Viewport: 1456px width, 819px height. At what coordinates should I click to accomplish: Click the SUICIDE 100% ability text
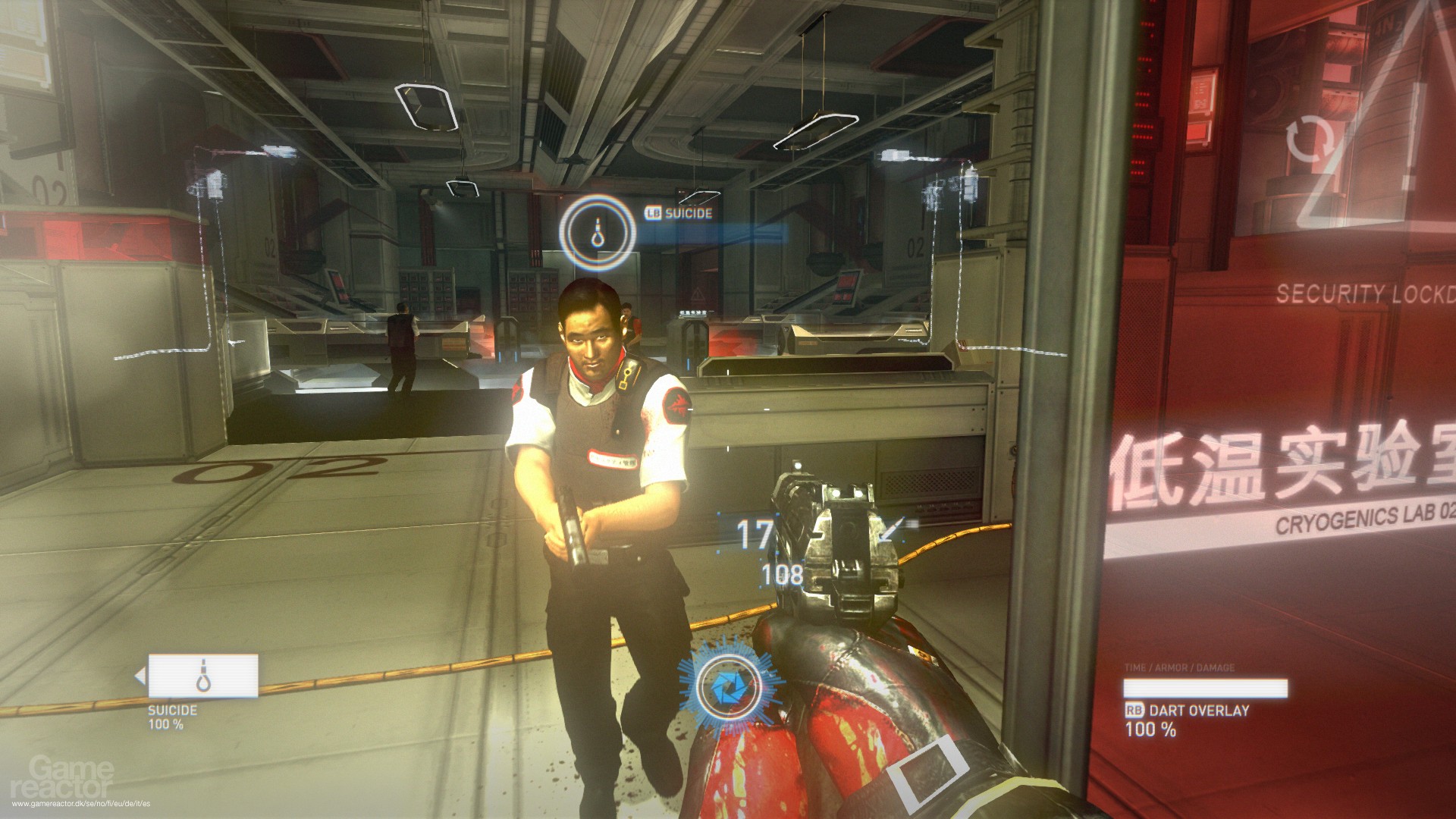(x=170, y=717)
